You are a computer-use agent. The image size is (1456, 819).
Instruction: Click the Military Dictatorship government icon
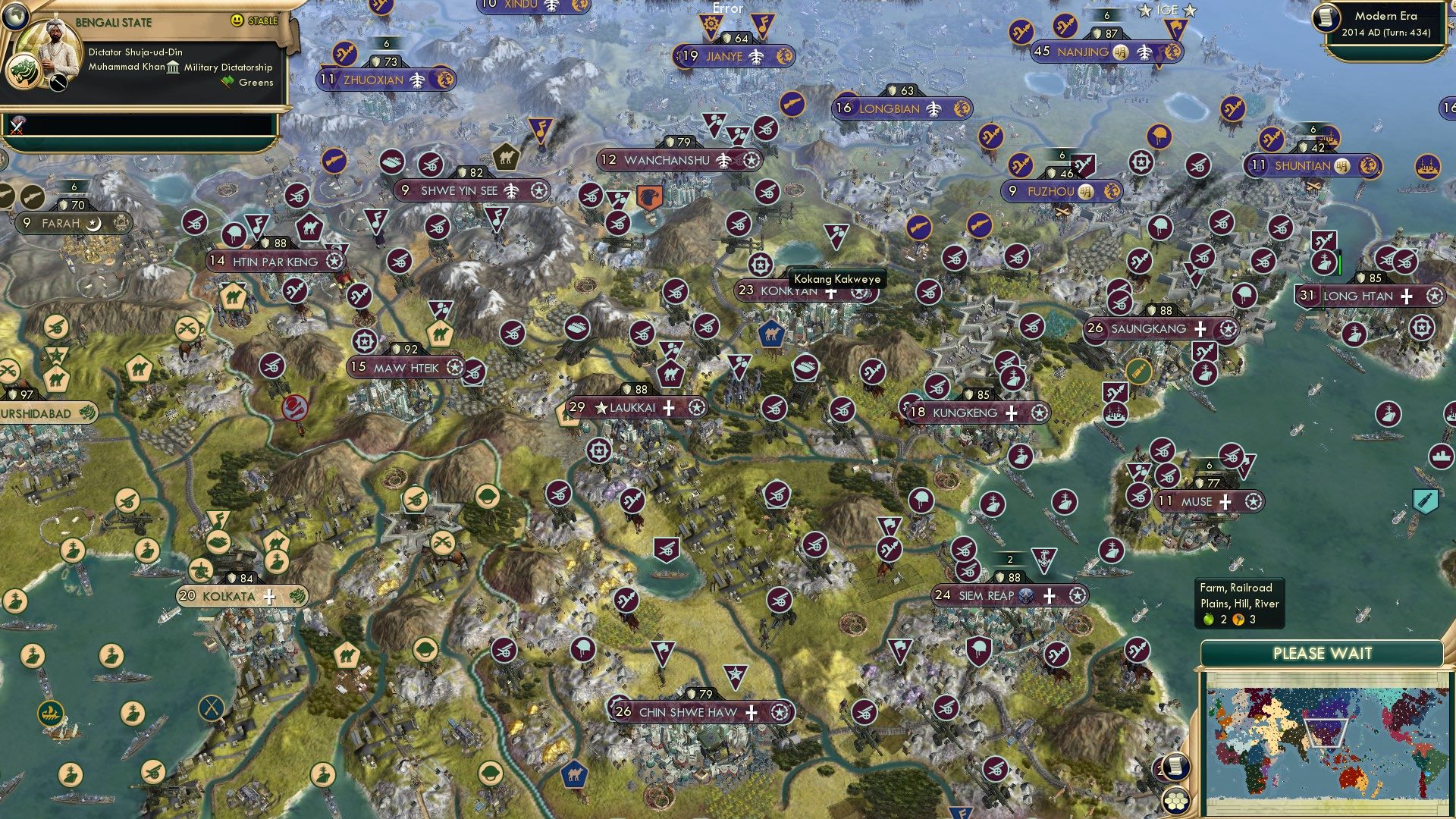click(173, 67)
